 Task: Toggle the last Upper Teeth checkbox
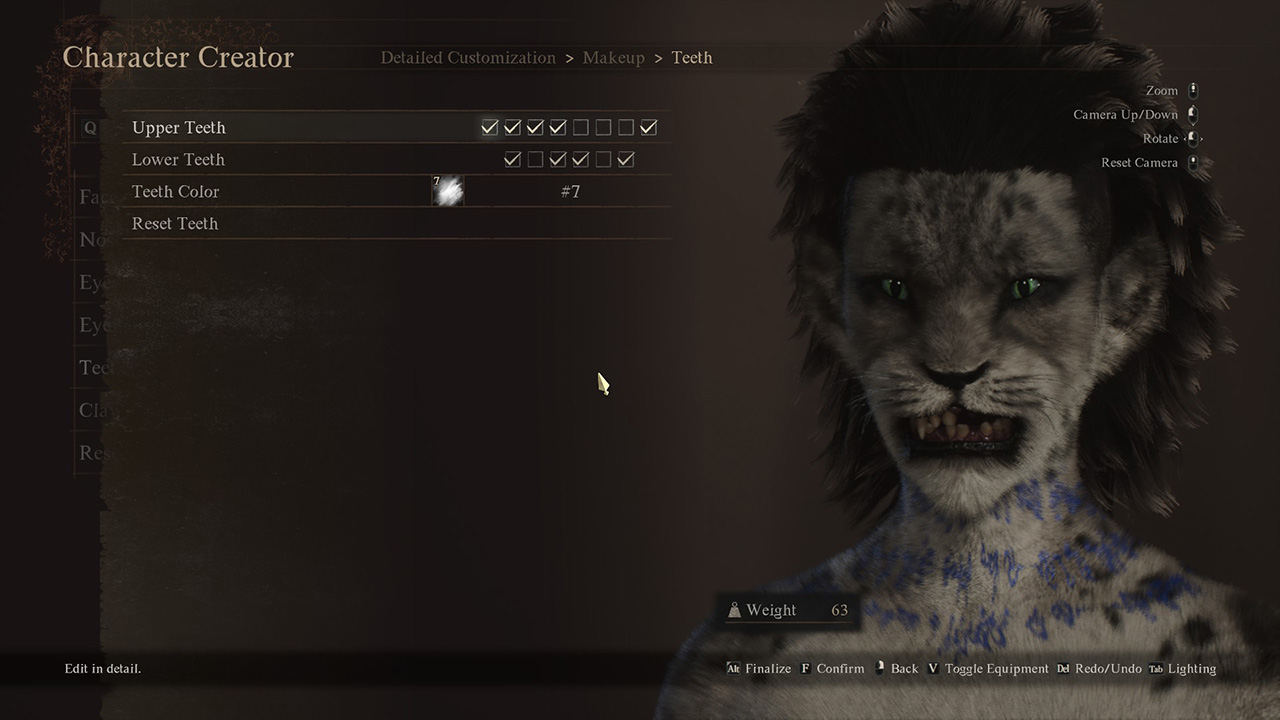click(649, 128)
